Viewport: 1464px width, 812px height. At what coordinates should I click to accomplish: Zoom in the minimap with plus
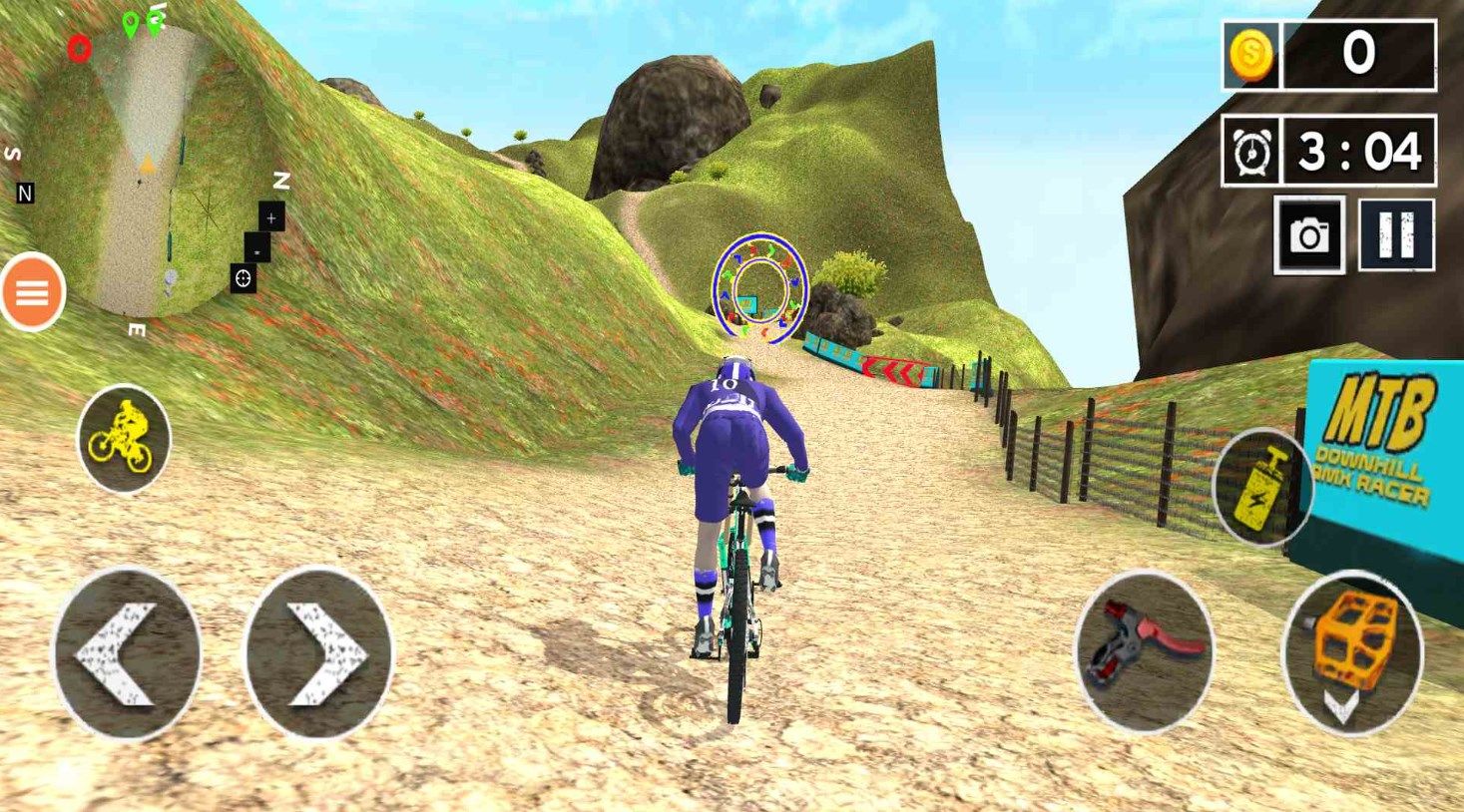(271, 217)
